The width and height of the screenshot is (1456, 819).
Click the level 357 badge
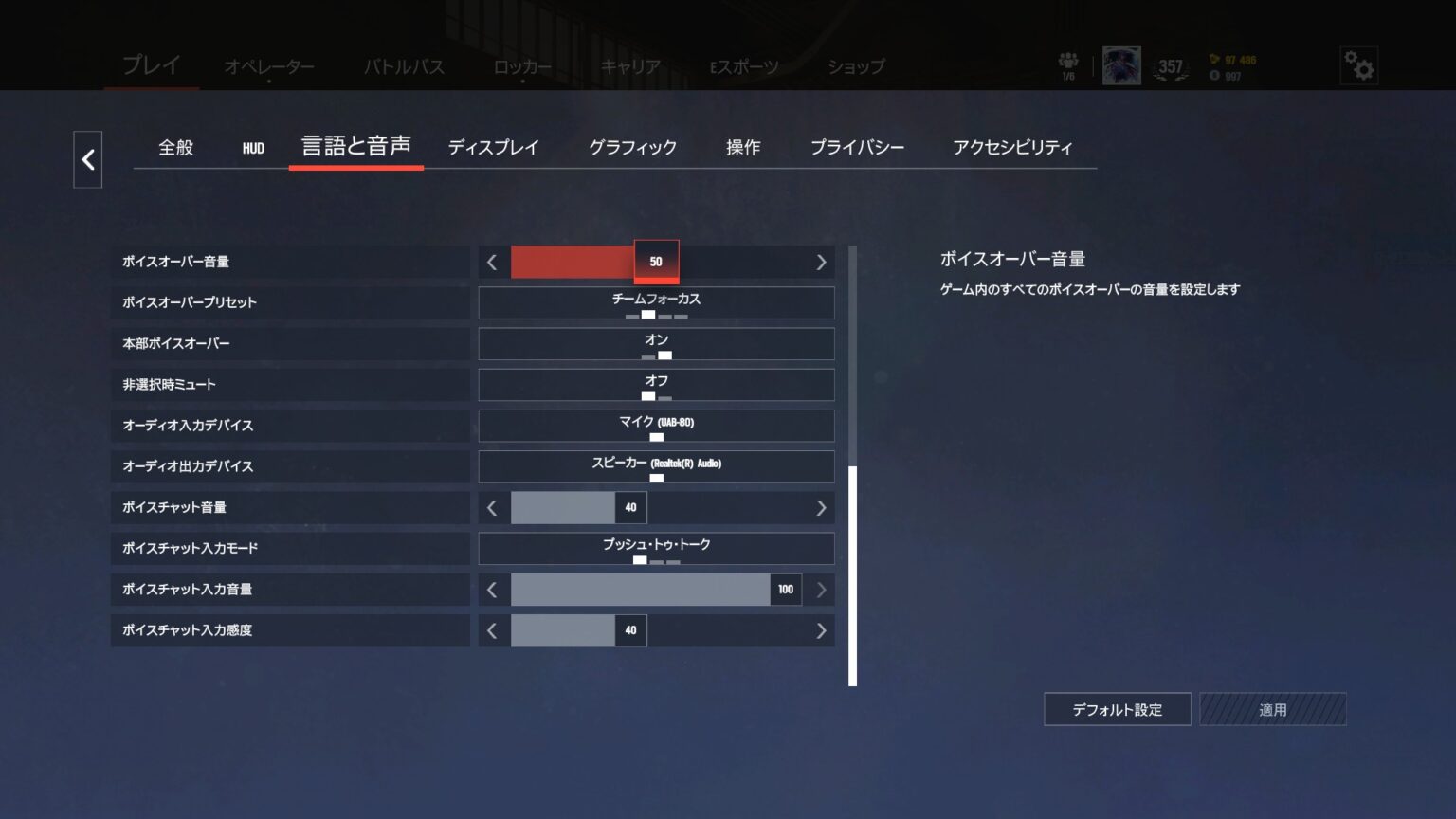(x=1172, y=66)
